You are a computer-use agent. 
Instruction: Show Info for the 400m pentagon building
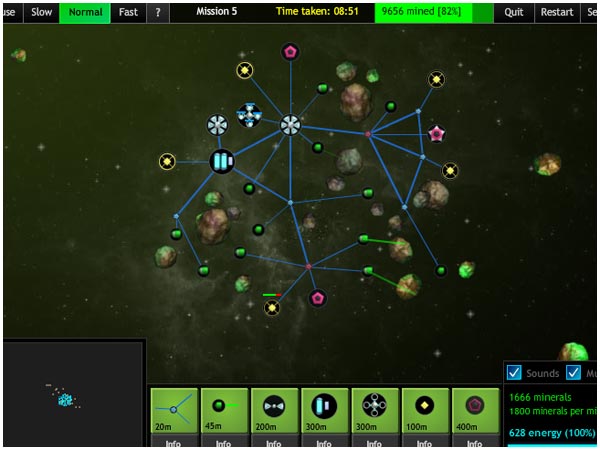[474, 443]
